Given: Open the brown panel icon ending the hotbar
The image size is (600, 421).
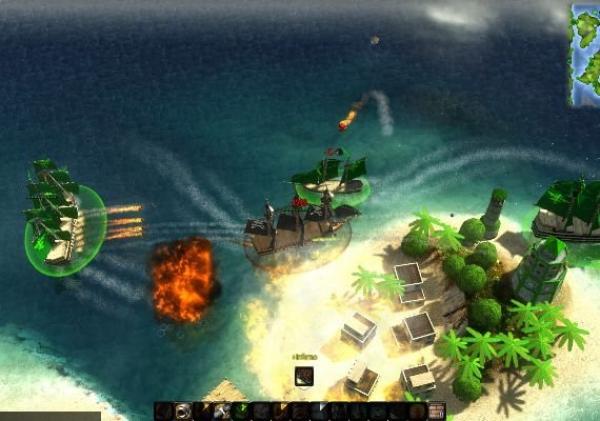Looking at the screenshot, I should point(436,411).
